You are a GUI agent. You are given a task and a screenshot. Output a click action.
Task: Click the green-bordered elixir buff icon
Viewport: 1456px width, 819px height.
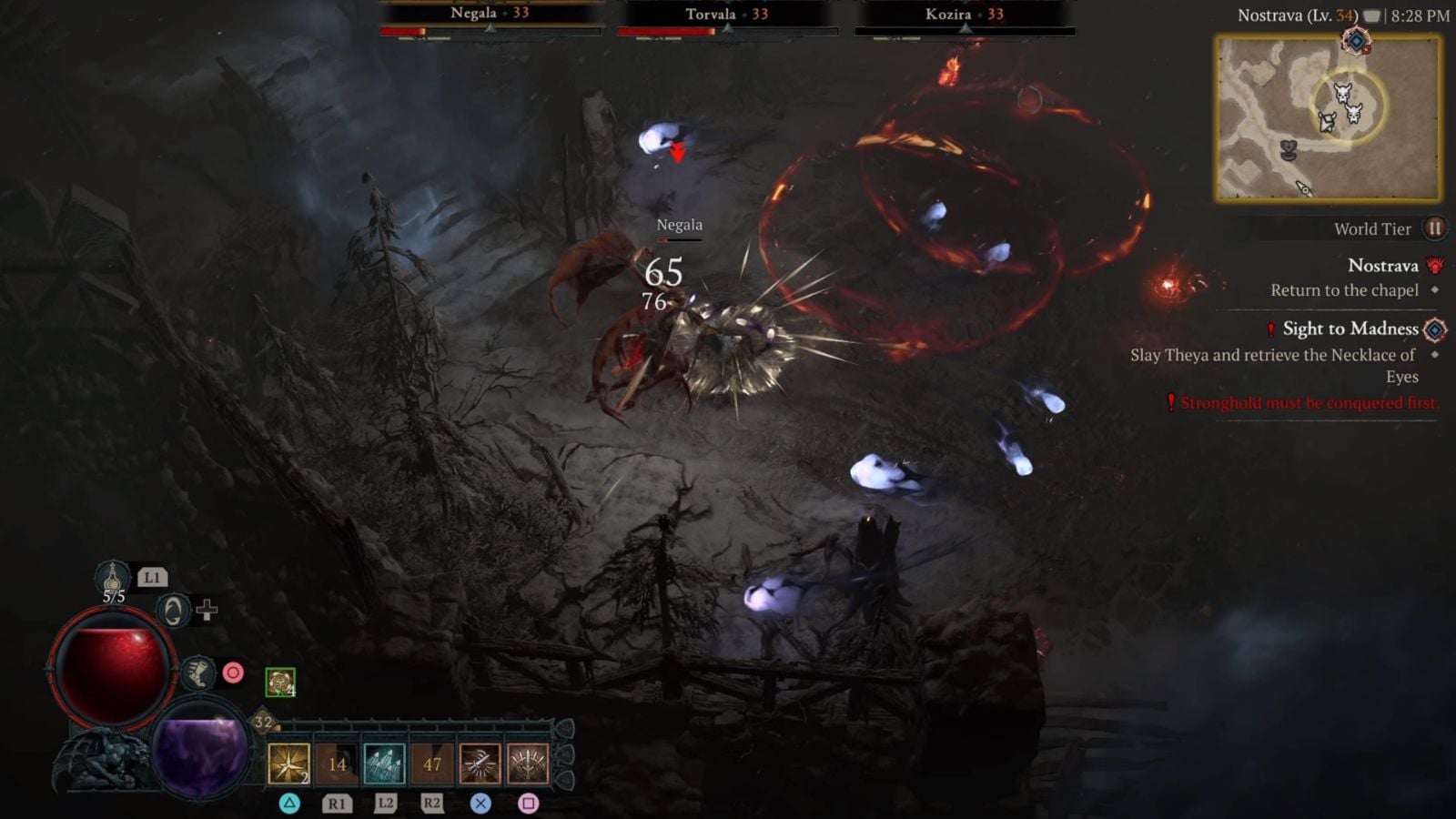[x=280, y=682]
